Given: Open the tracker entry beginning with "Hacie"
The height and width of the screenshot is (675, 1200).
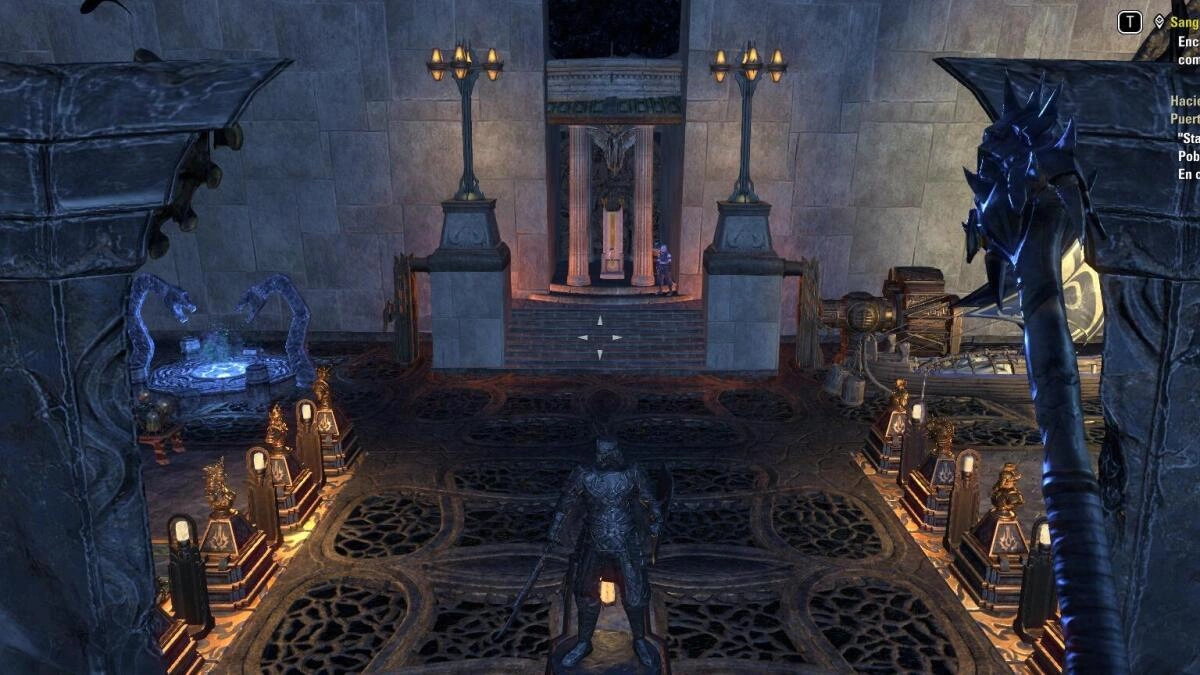Looking at the screenshot, I should pos(1185,101).
